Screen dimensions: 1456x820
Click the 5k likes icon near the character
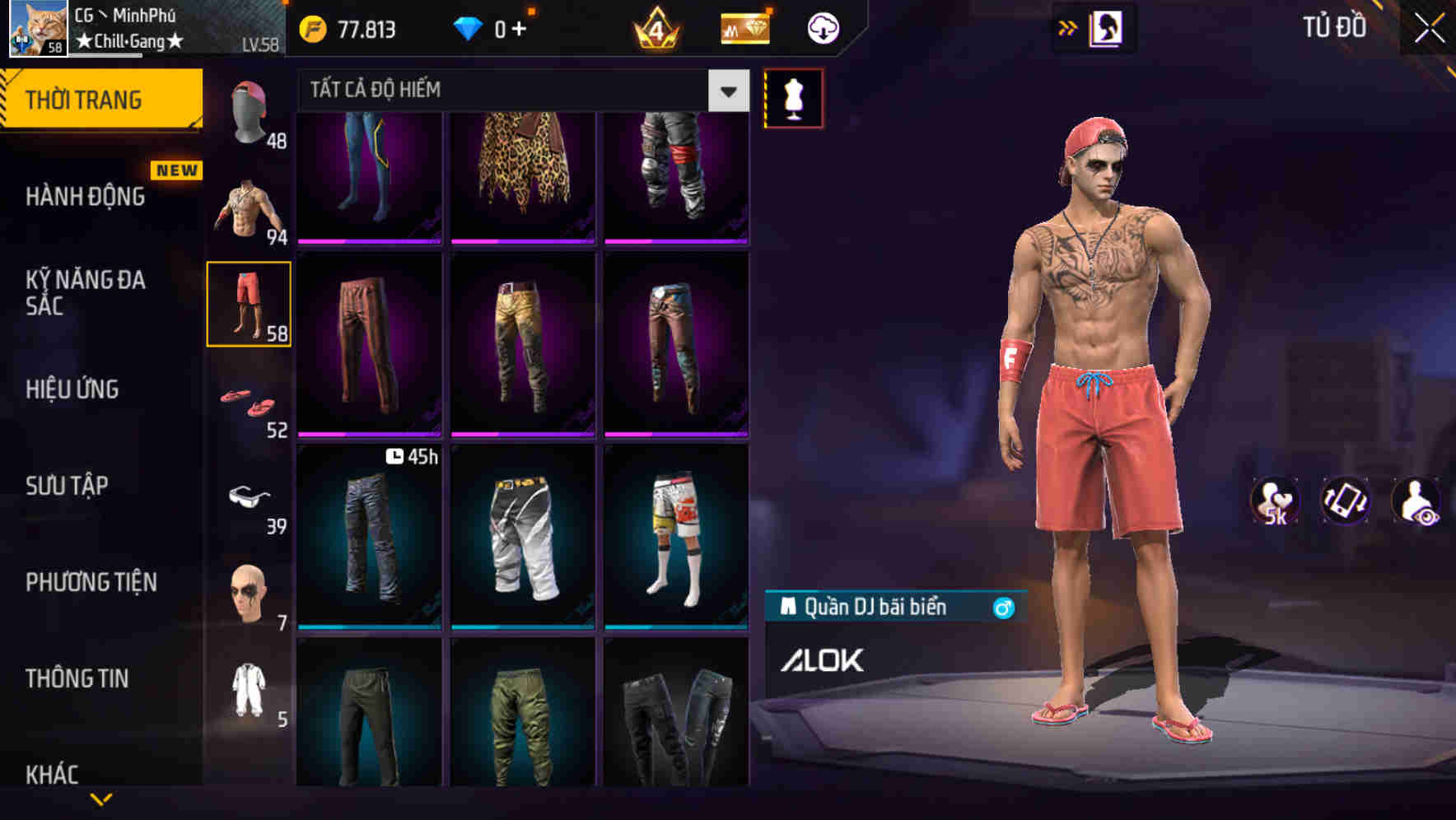tap(1275, 501)
